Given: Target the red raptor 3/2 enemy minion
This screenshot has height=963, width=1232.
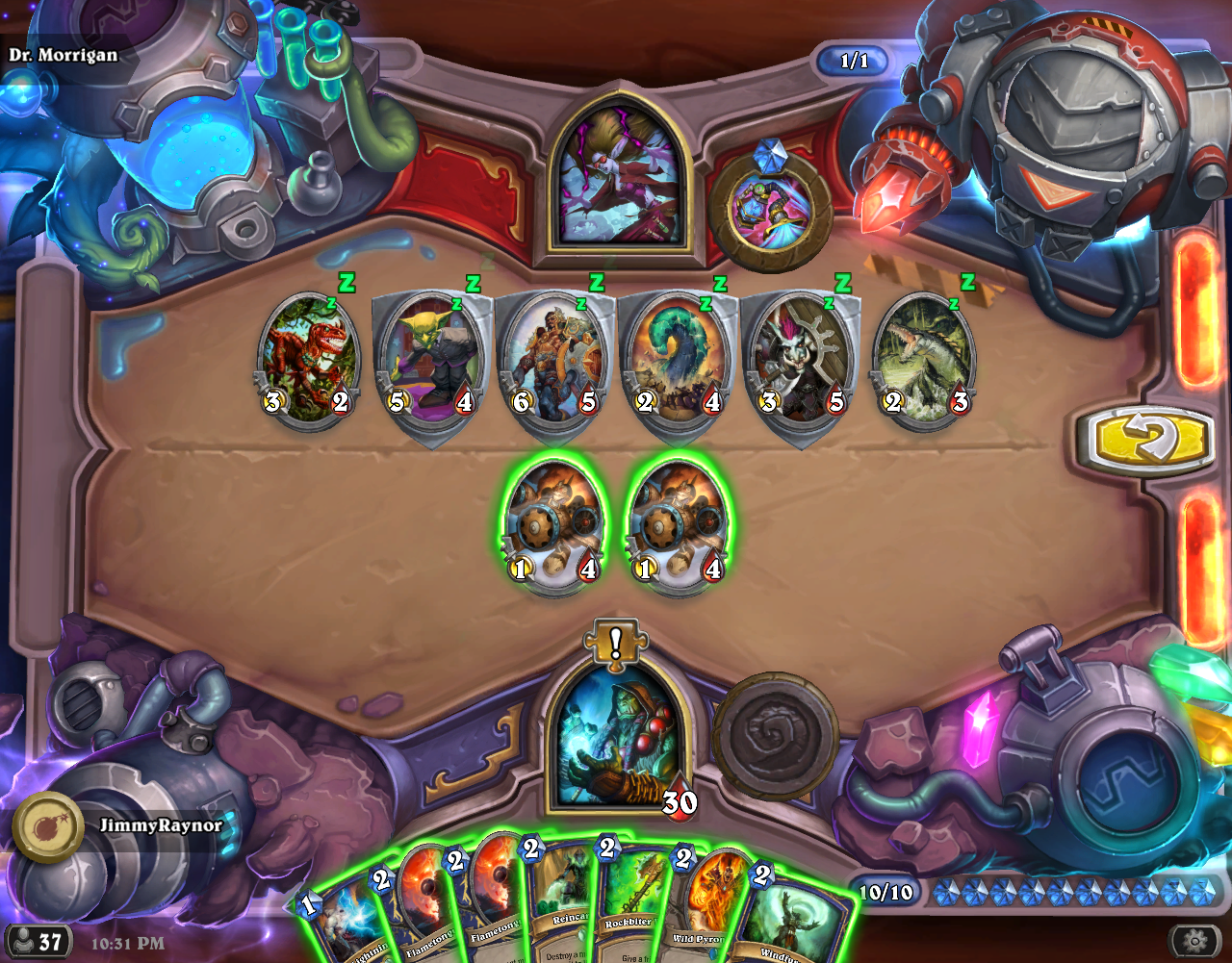Looking at the screenshot, I should 308,361.
